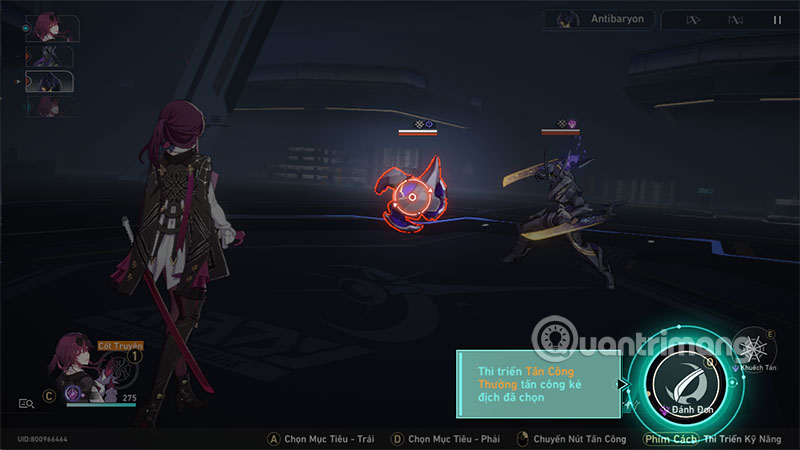This screenshot has height=450, width=800.
Task: Activate the Khuếch Tán skill
Action: [x=752, y=348]
